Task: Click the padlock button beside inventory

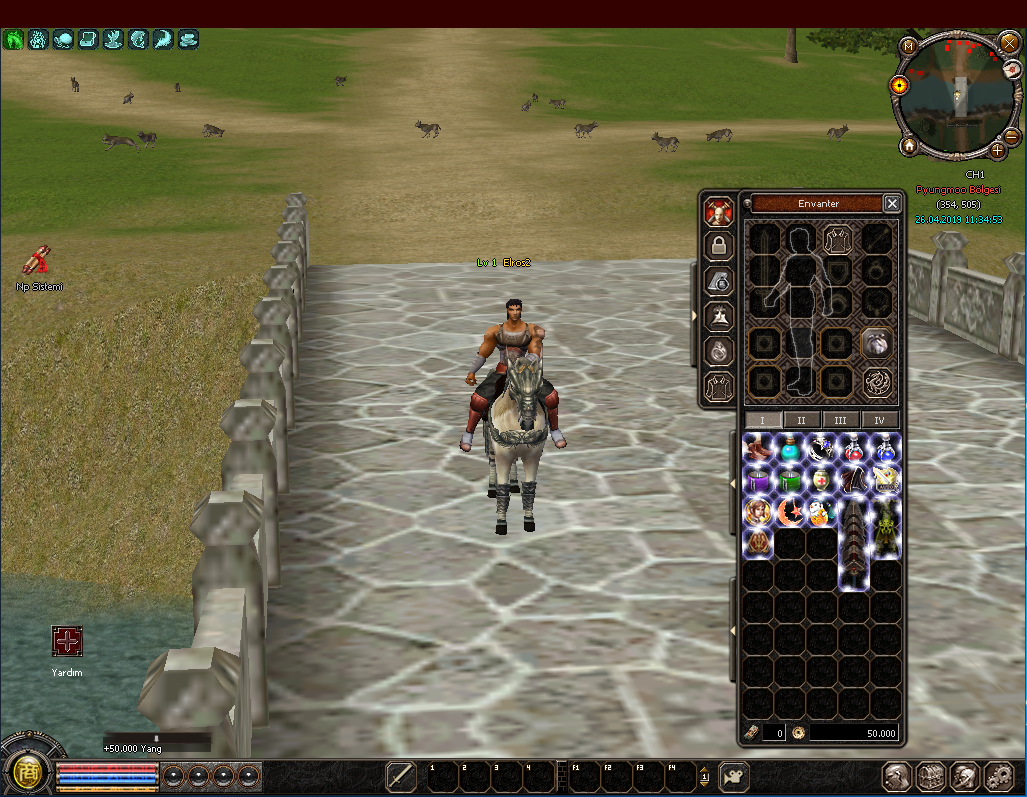Action: tap(716, 245)
